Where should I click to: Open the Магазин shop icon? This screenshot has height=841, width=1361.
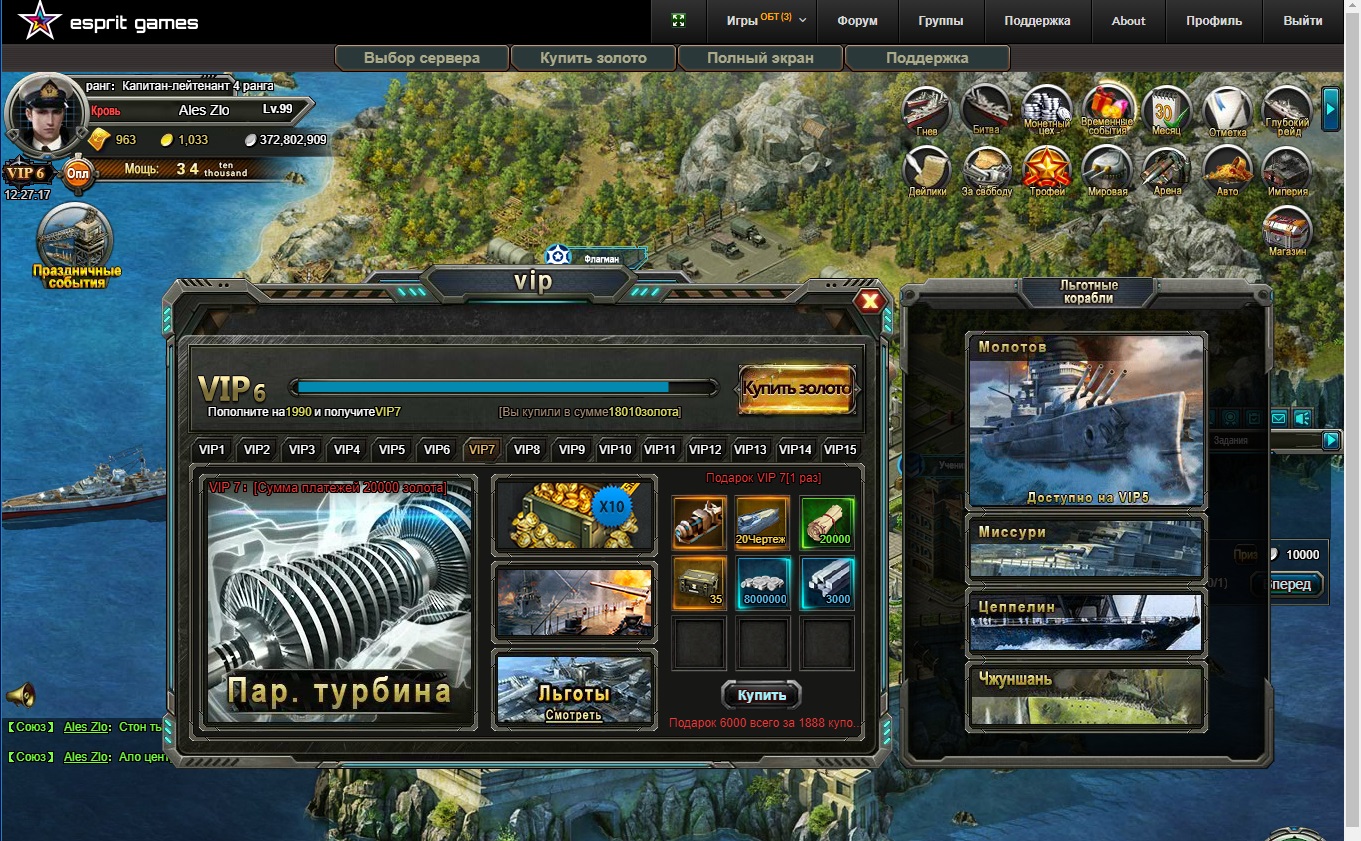click(x=1288, y=232)
